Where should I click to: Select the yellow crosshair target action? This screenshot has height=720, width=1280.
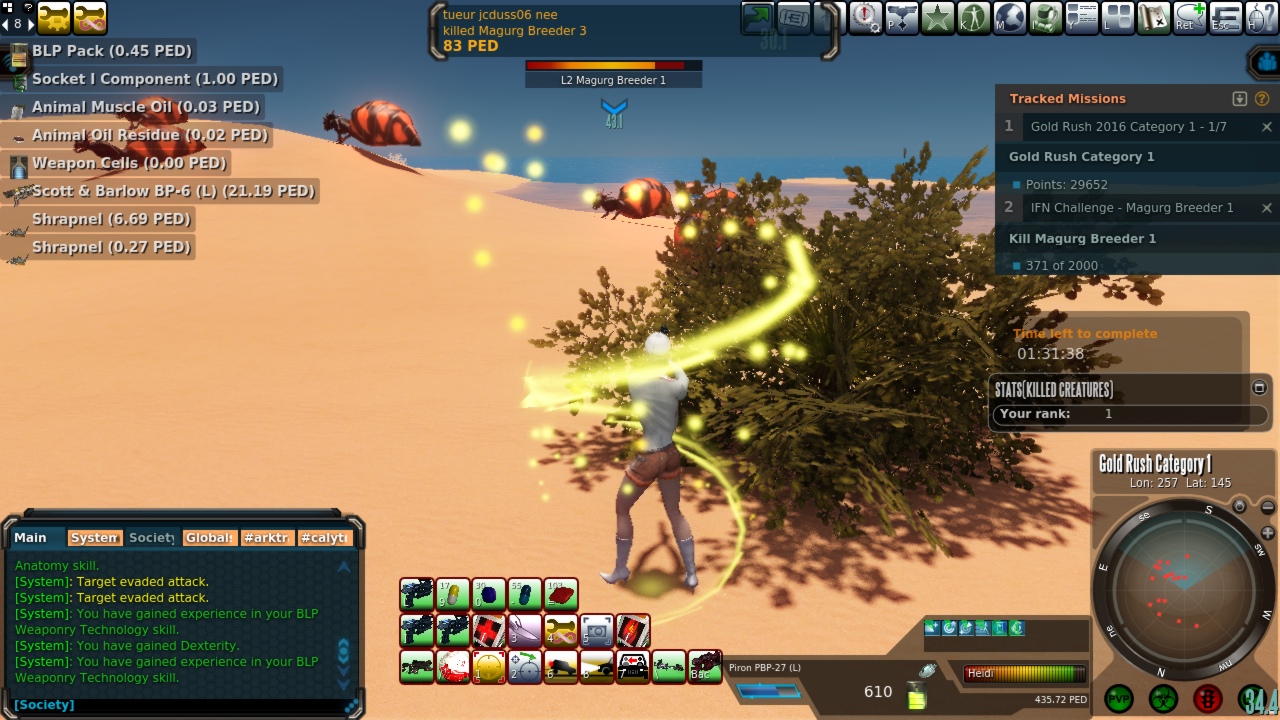click(489, 667)
